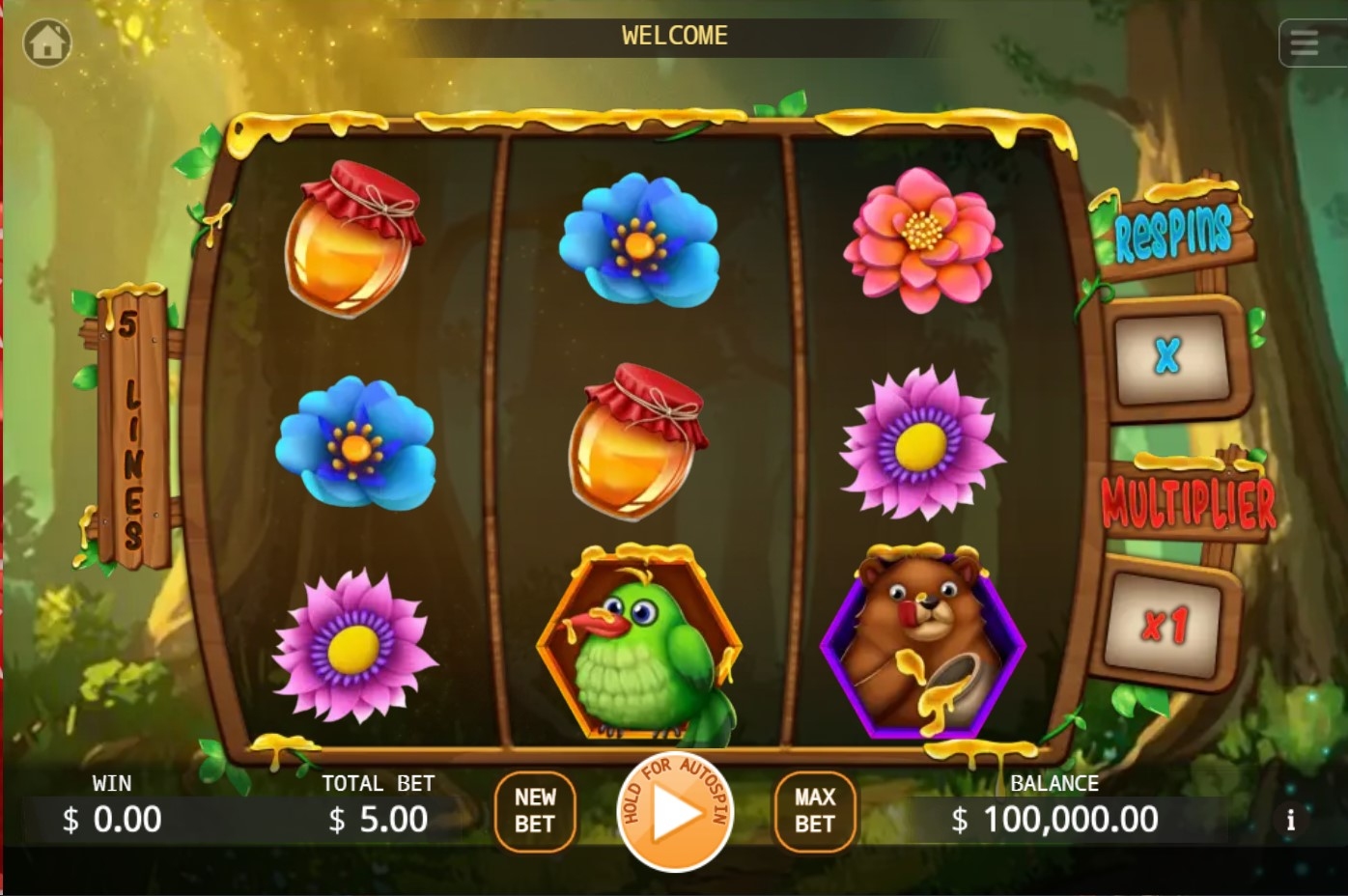Select the Max Bet button
1348x896 pixels.
click(814, 811)
